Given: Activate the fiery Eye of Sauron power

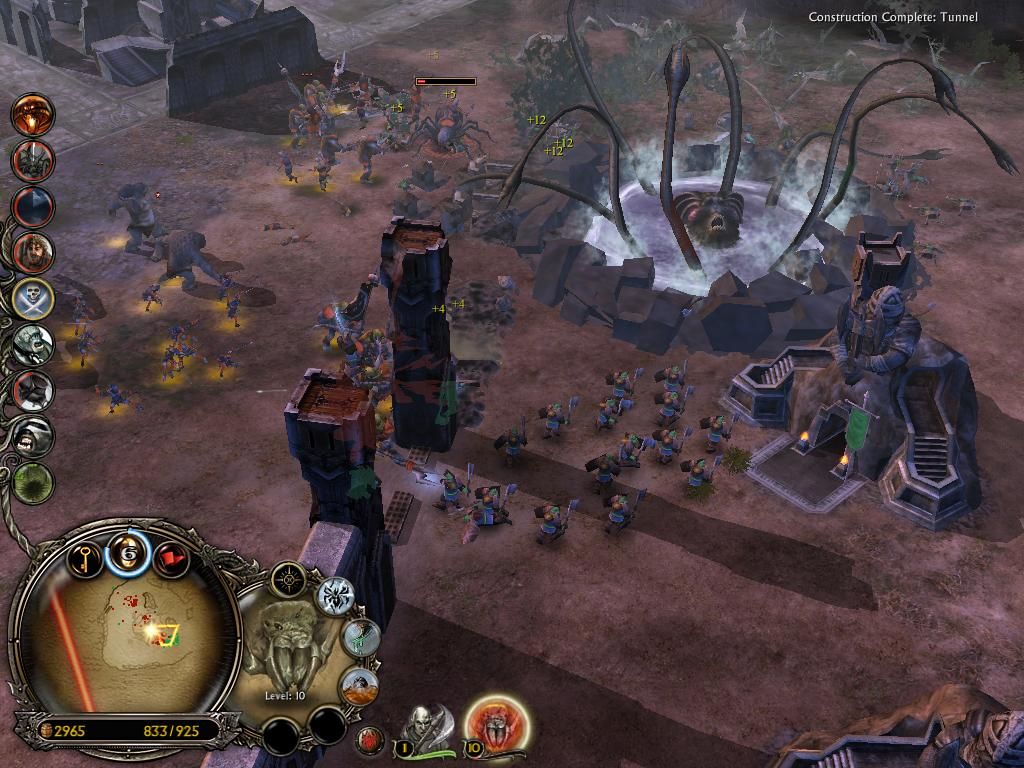Looking at the screenshot, I should click(32, 113).
